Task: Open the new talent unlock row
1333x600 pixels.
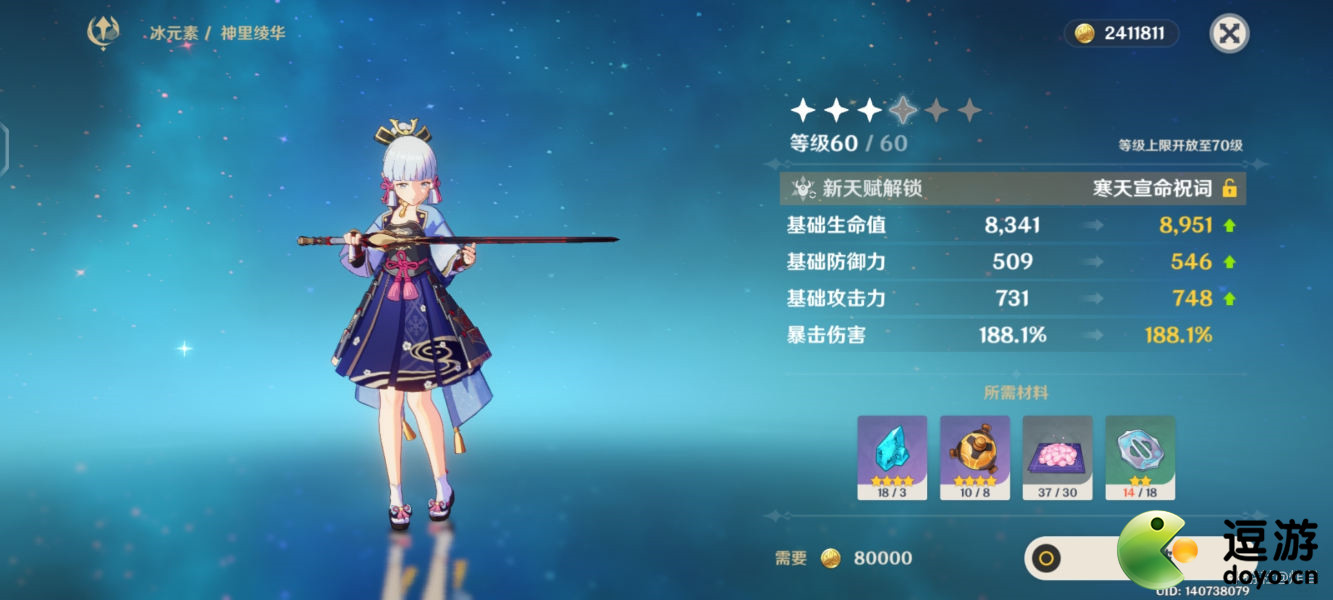Action: [x=1012, y=188]
